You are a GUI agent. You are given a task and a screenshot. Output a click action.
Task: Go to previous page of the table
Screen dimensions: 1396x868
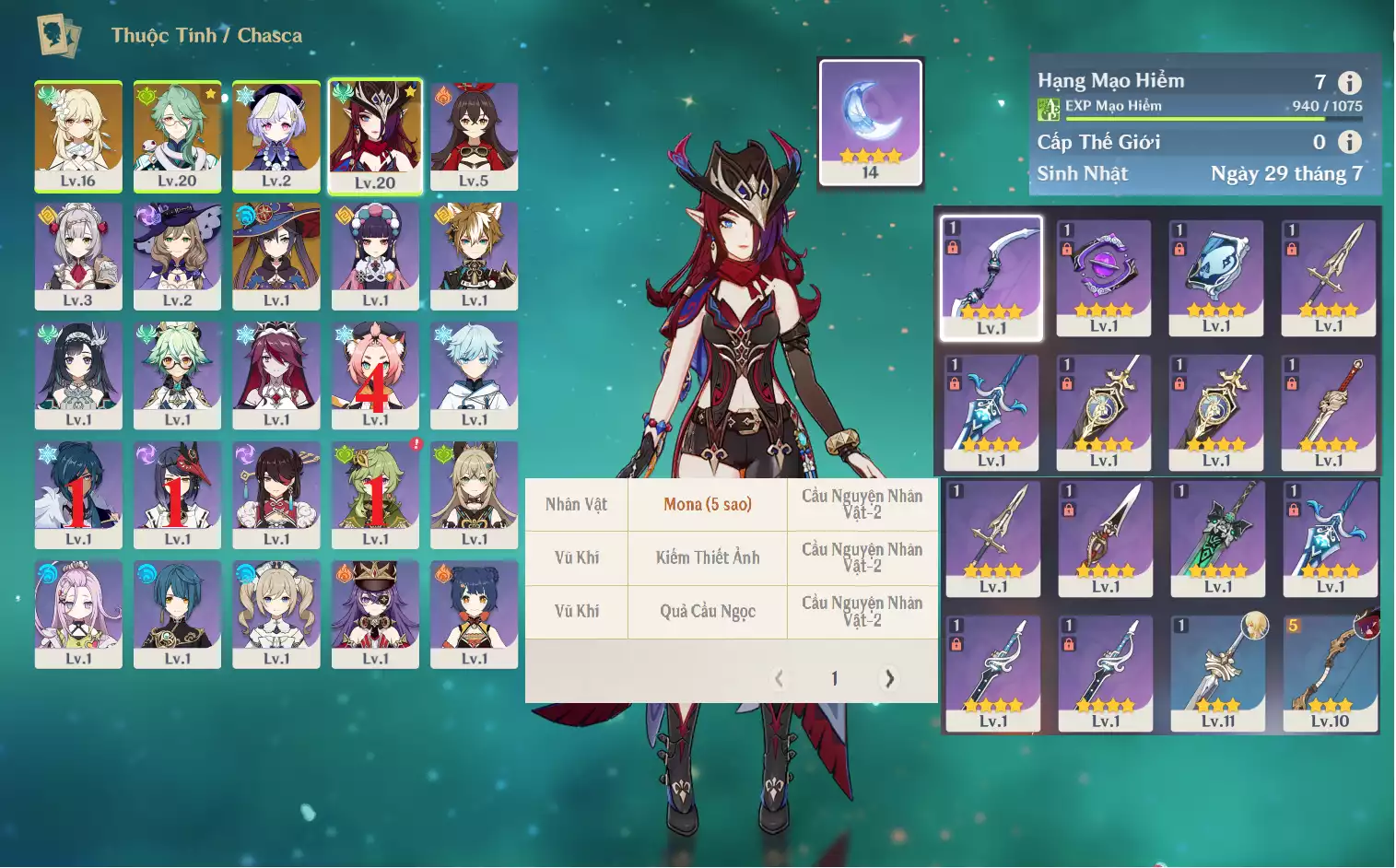[x=780, y=679]
